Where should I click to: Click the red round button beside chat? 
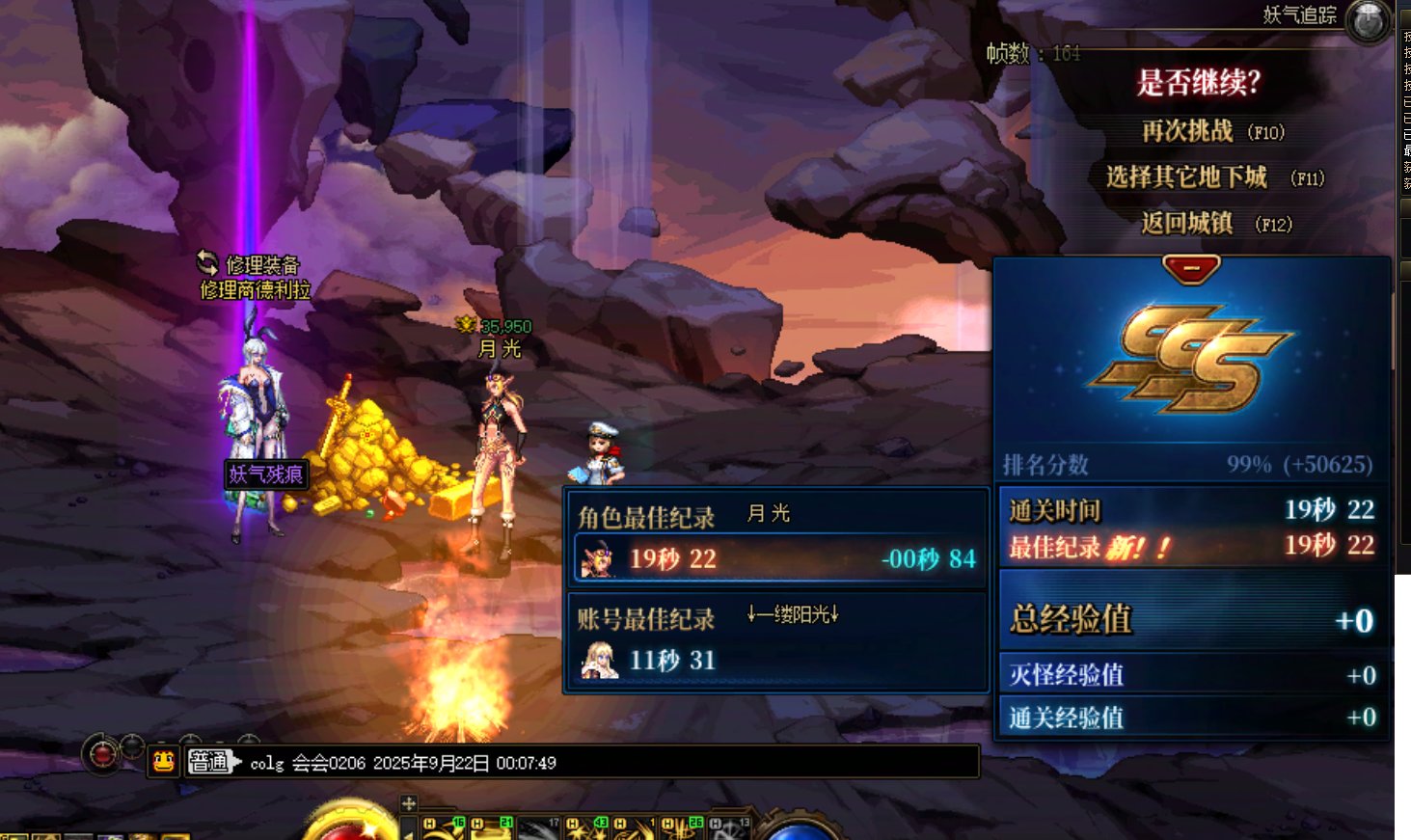coord(104,754)
